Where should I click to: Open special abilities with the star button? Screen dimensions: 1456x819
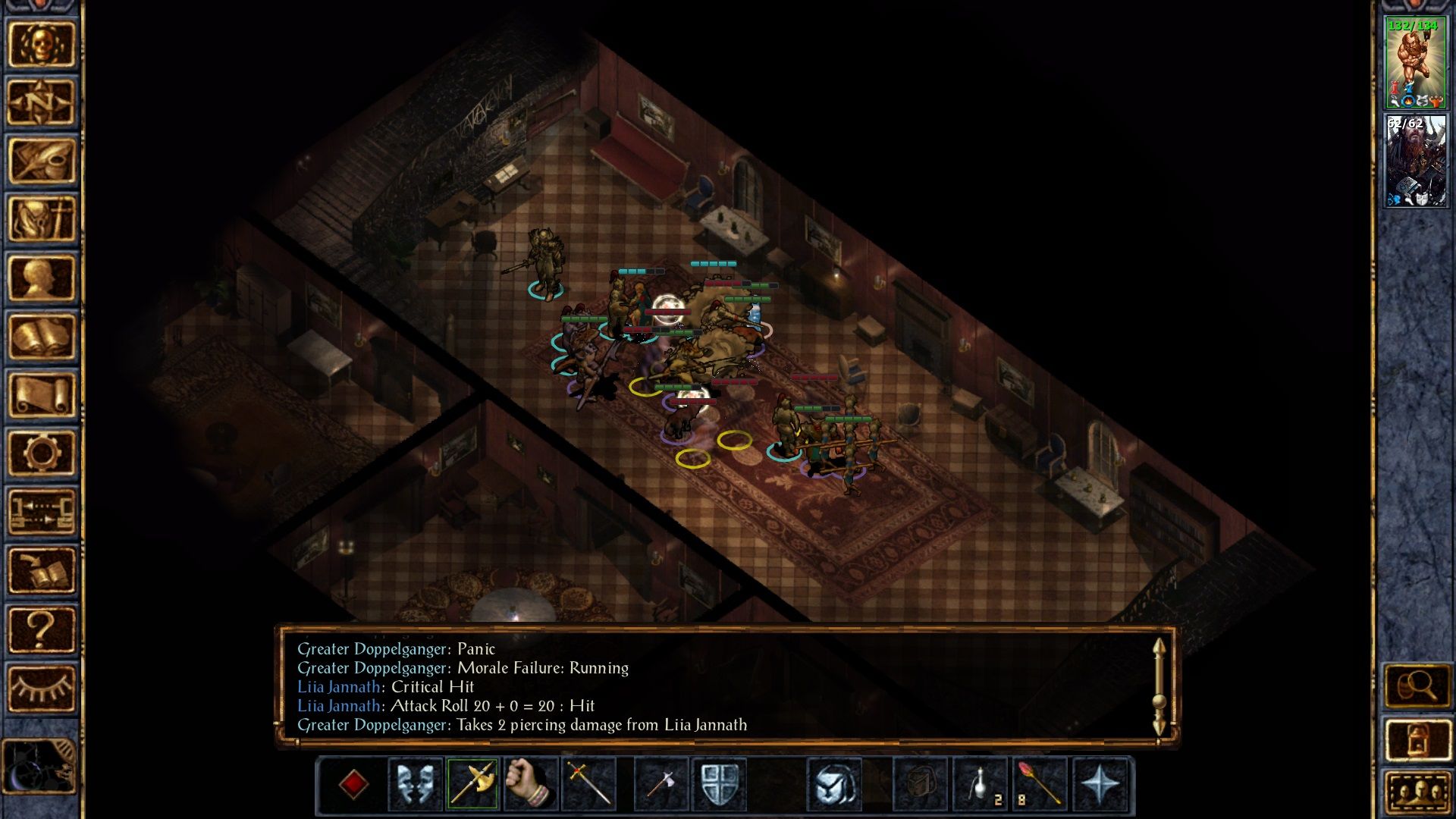(x=1100, y=784)
